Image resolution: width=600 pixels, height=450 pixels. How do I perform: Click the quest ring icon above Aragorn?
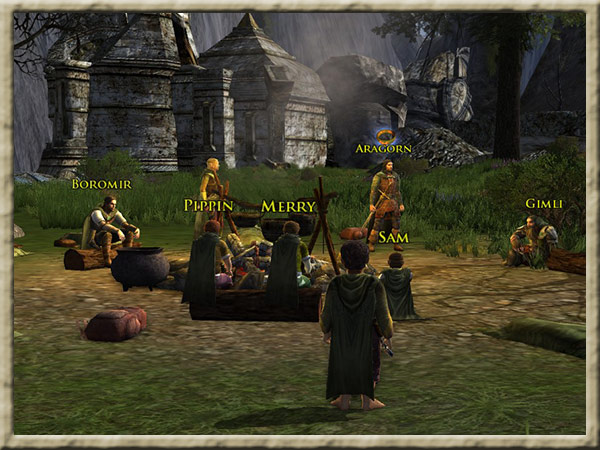click(x=383, y=134)
